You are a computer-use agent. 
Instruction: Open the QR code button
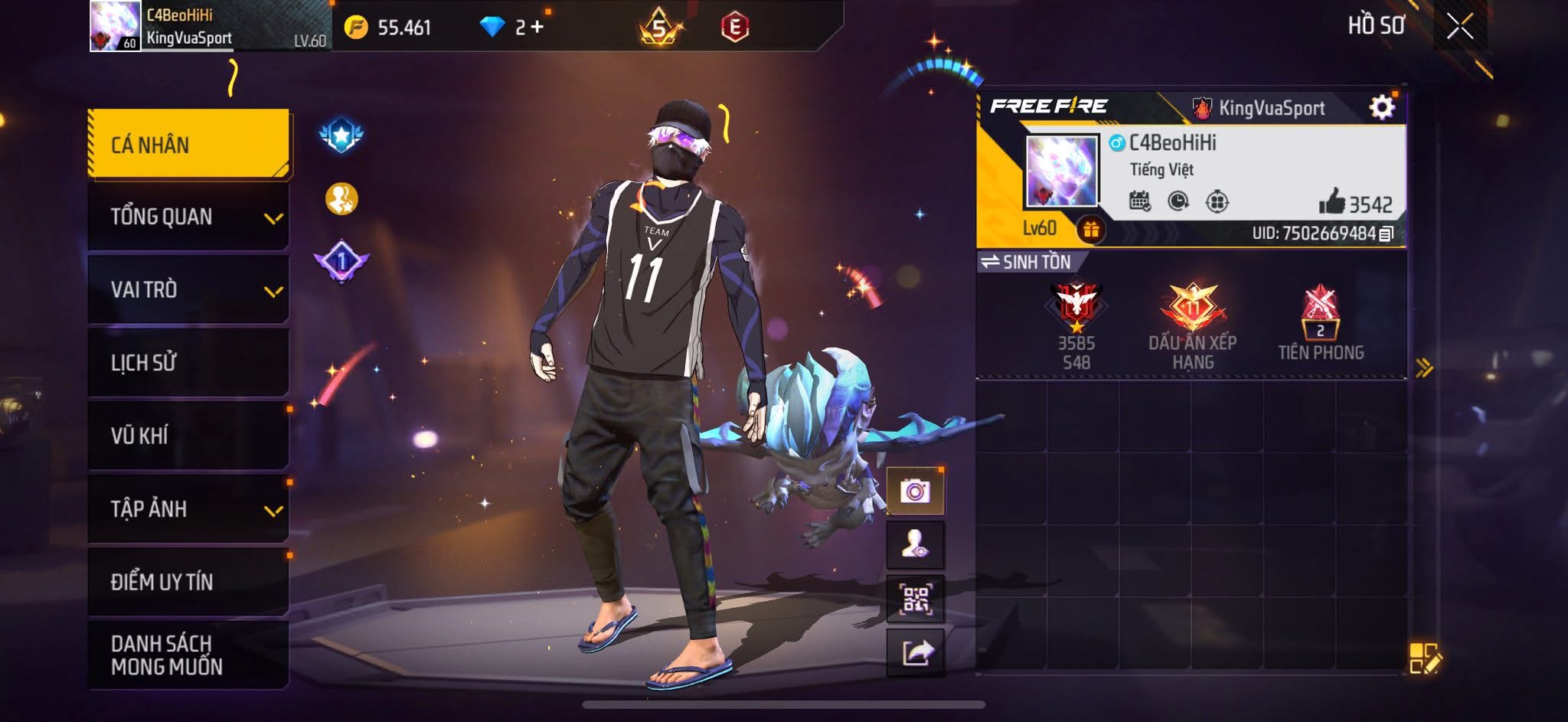point(915,599)
